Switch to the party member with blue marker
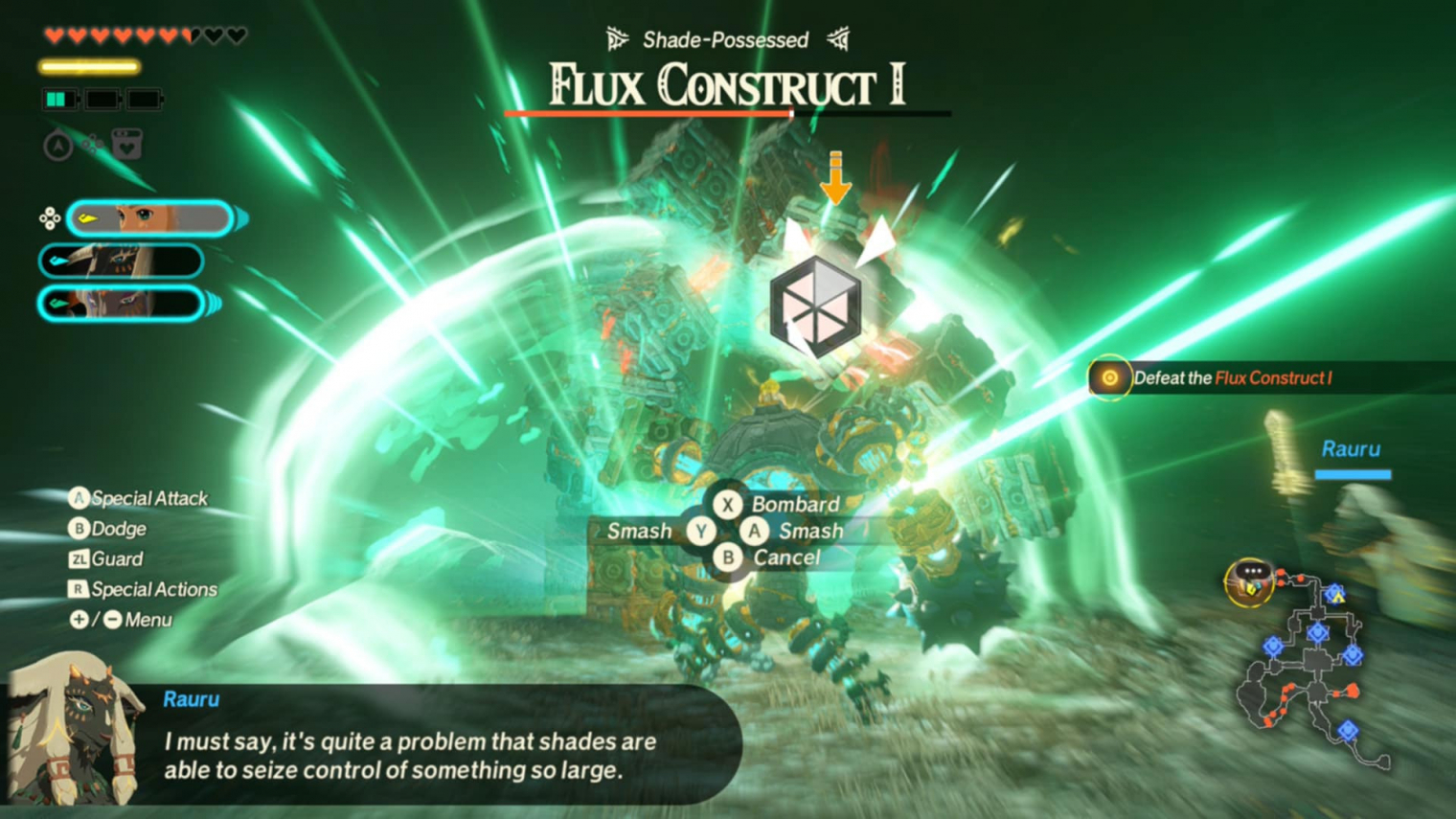This screenshot has width=1456, height=819. coord(122,261)
